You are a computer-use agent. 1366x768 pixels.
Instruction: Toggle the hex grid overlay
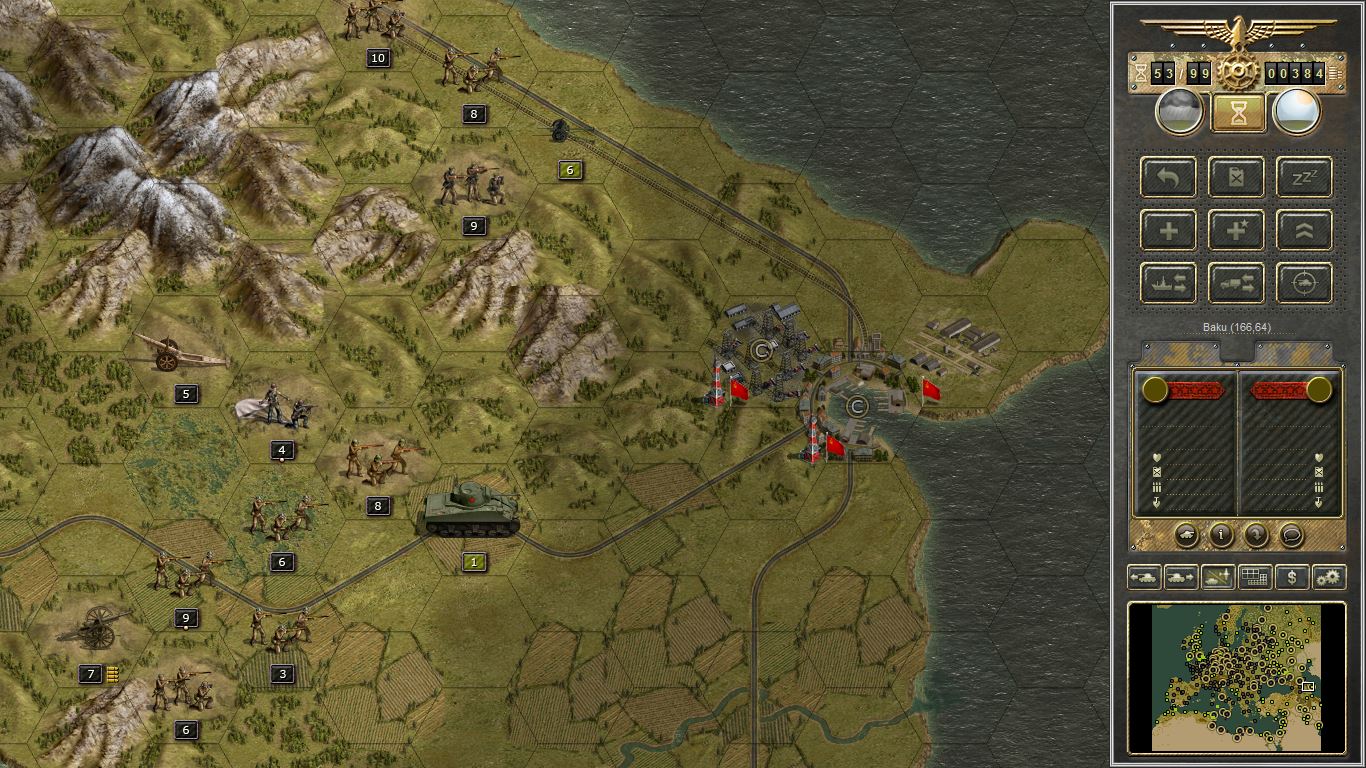(1254, 577)
